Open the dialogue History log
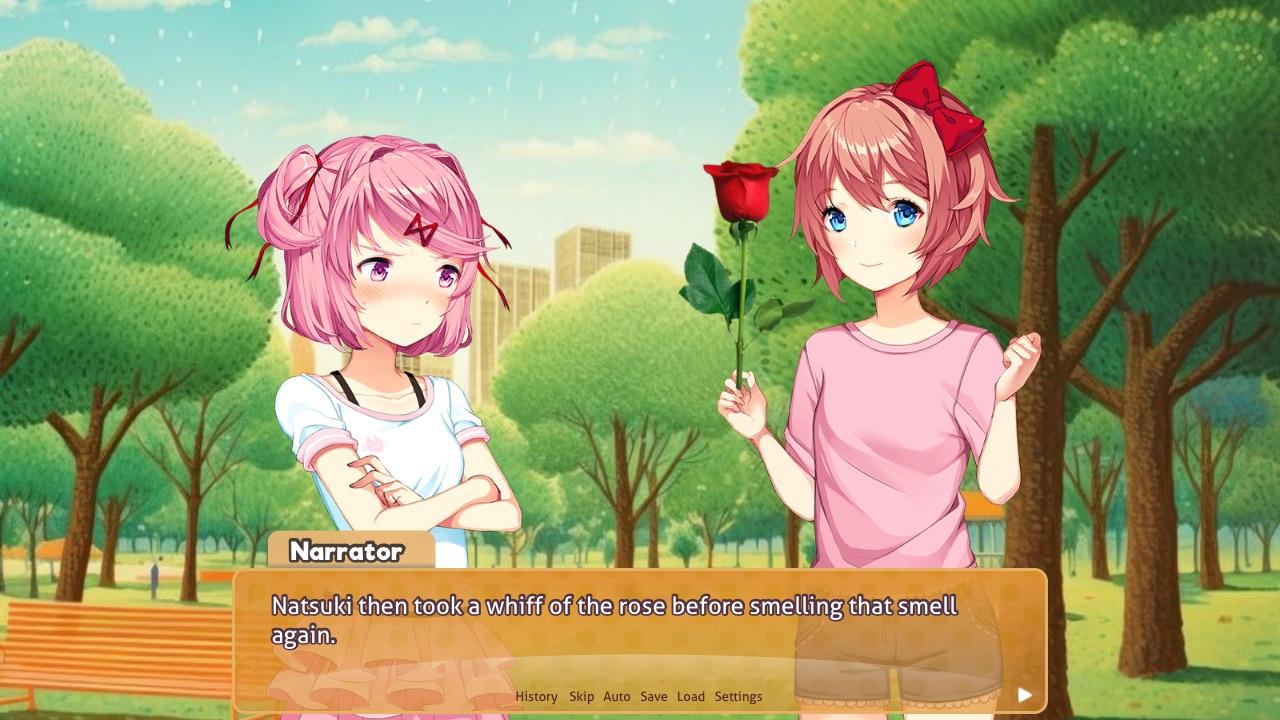Viewport: 1280px width, 720px height. click(x=536, y=696)
